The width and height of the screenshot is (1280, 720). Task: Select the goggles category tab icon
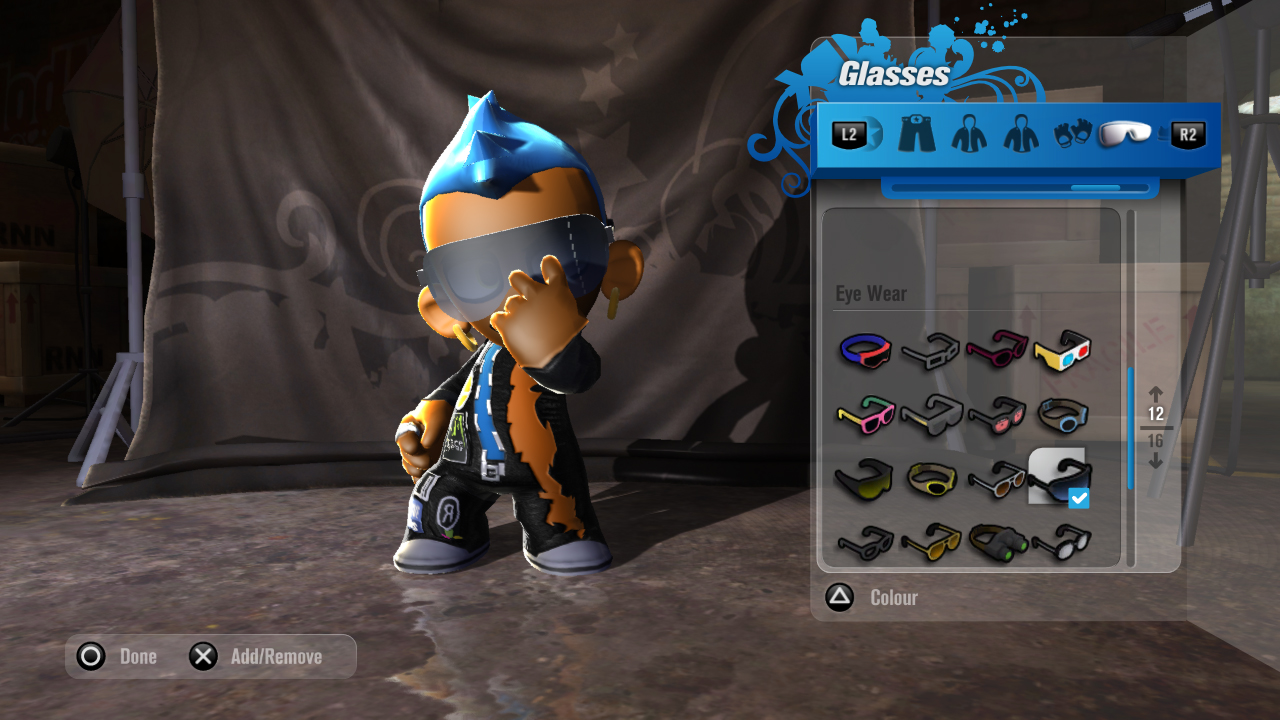click(x=1125, y=135)
